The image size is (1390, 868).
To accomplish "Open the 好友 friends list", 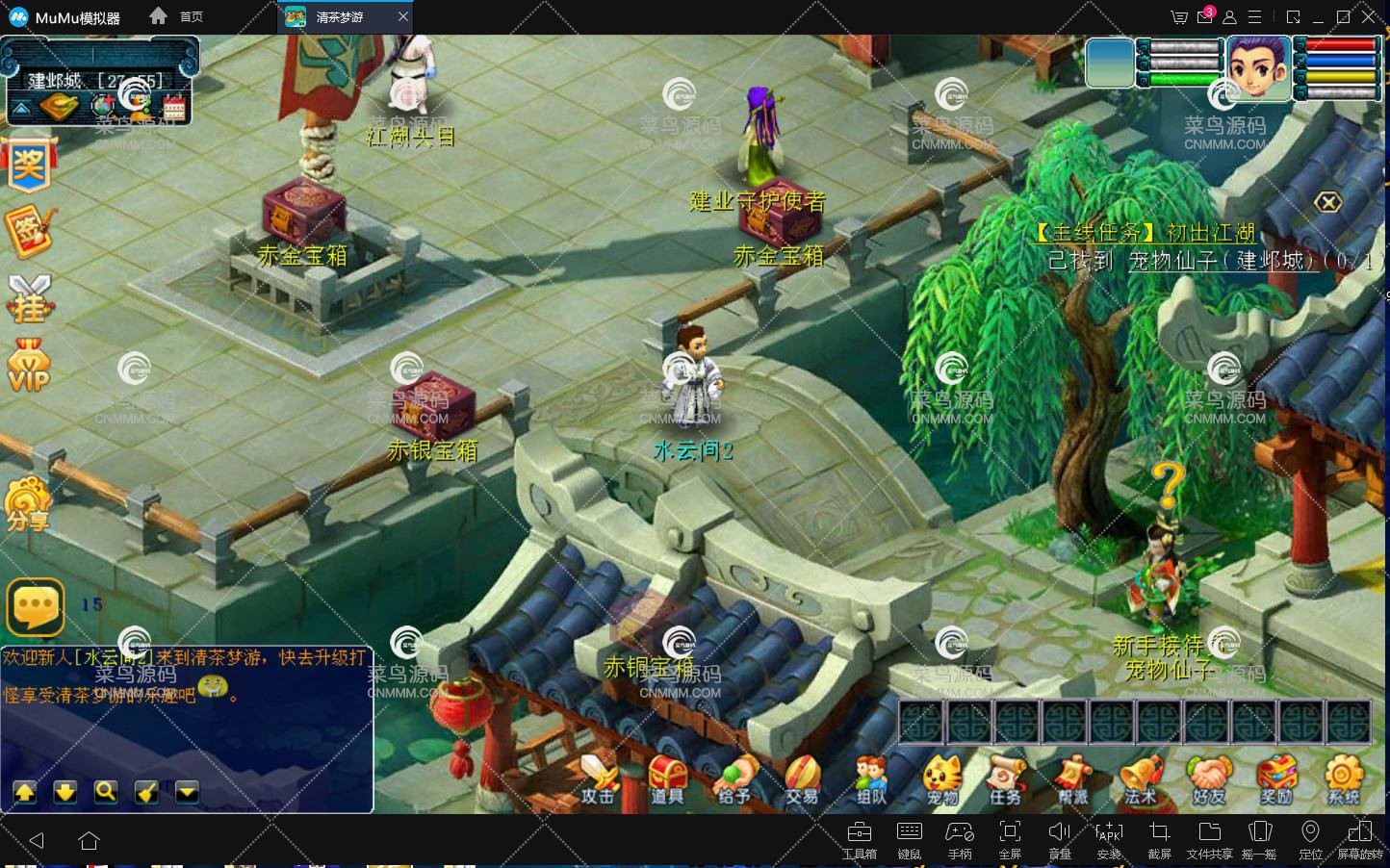I will (1209, 778).
